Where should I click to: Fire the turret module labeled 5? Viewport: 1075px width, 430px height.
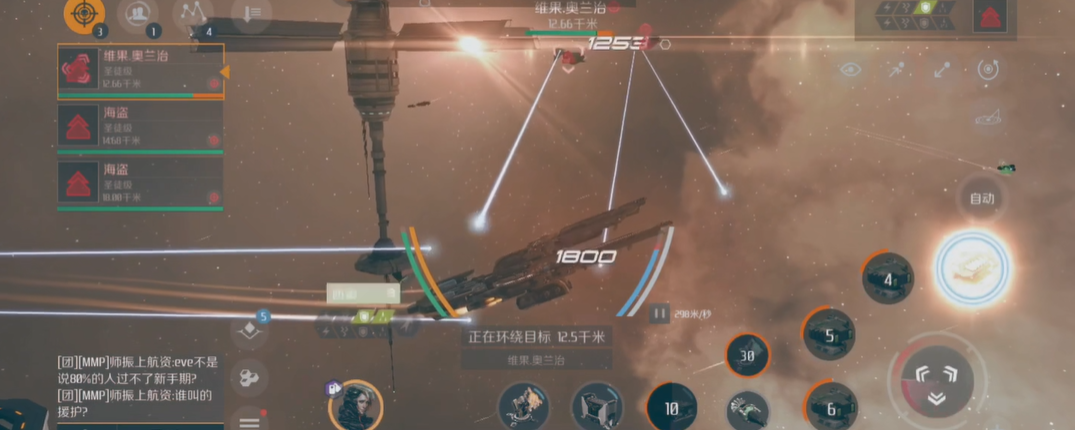click(x=829, y=335)
